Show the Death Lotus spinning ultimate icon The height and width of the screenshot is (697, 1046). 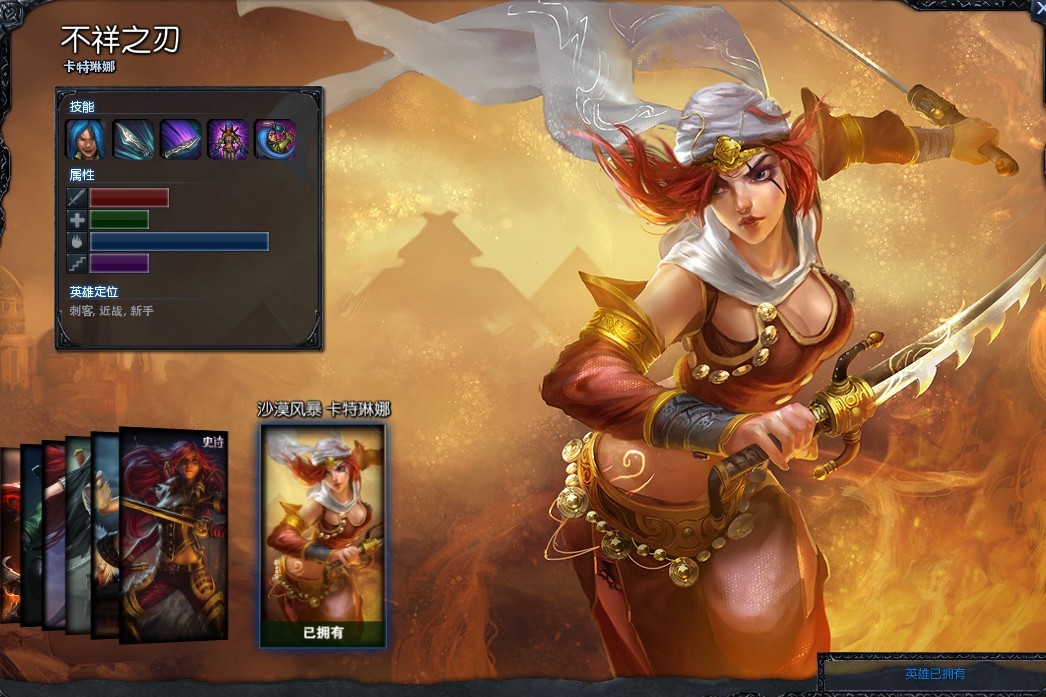(275, 140)
